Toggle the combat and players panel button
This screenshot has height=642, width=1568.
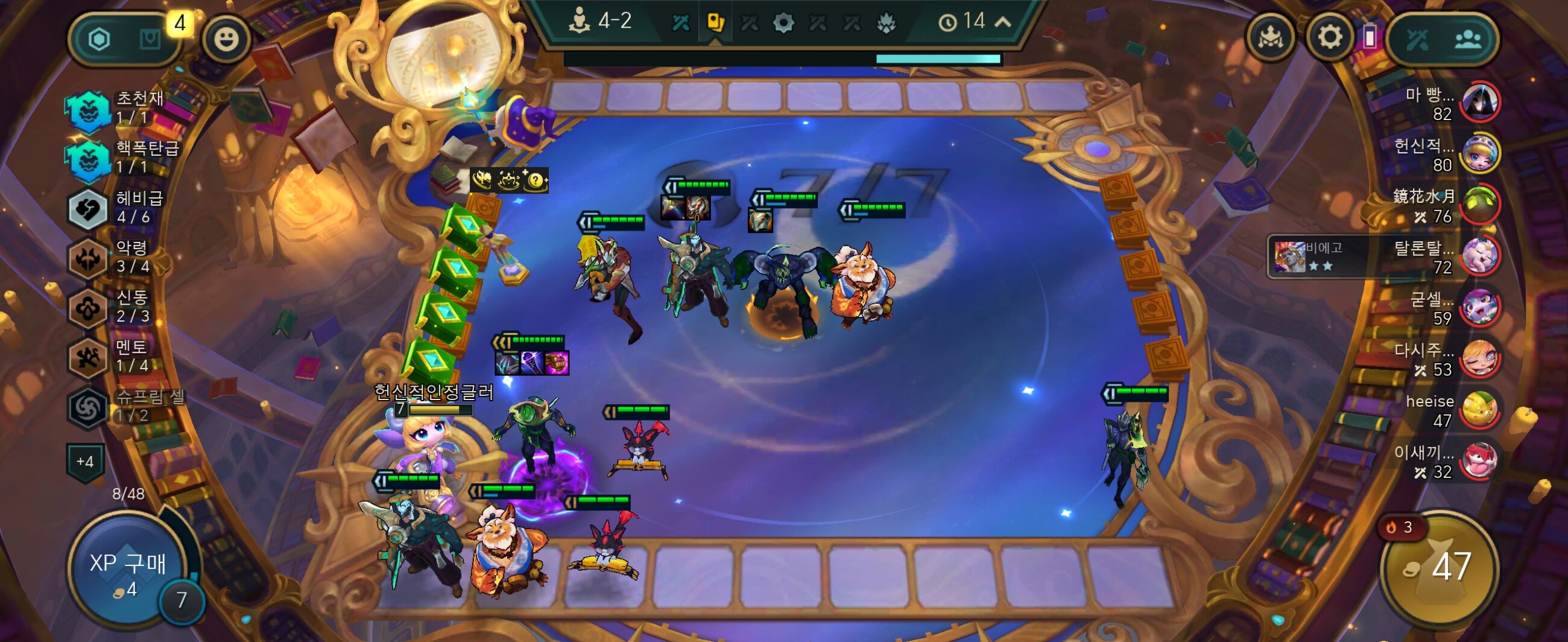[x=1443, y=40]
